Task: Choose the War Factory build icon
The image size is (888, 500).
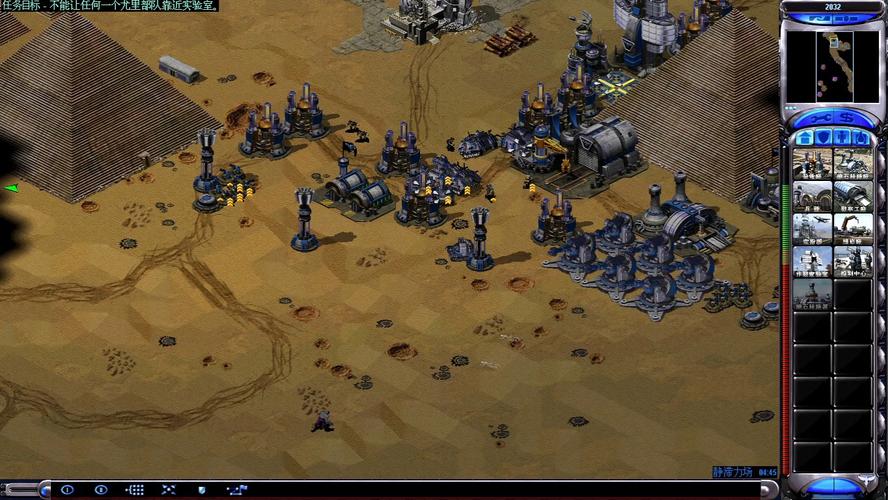Action: pyautogui.click(x=852, y=197)
